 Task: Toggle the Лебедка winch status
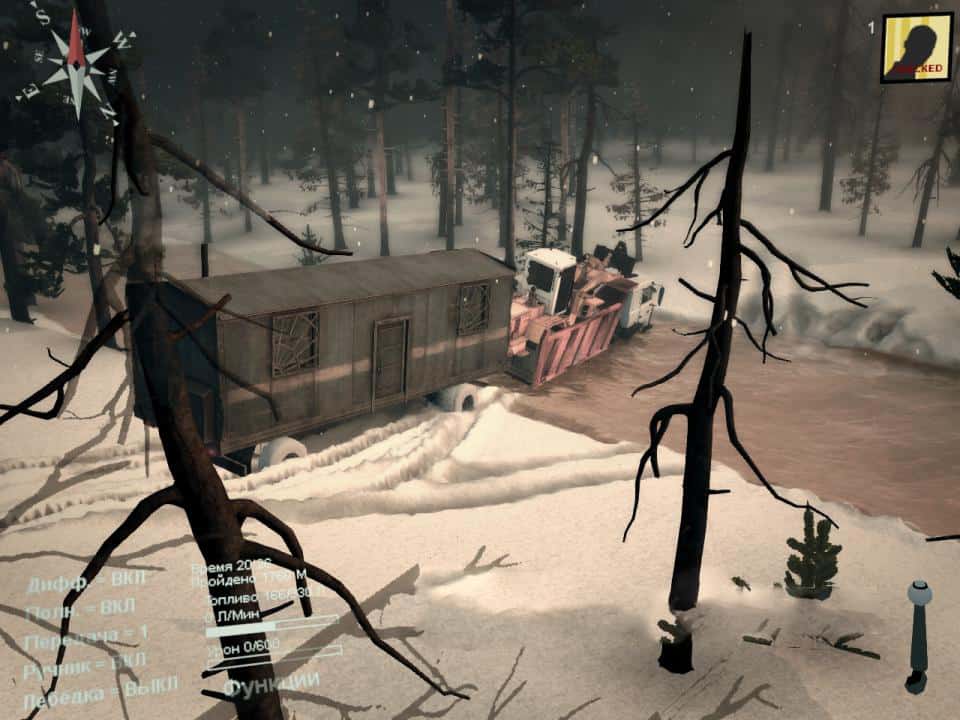(x=100, y=685)
